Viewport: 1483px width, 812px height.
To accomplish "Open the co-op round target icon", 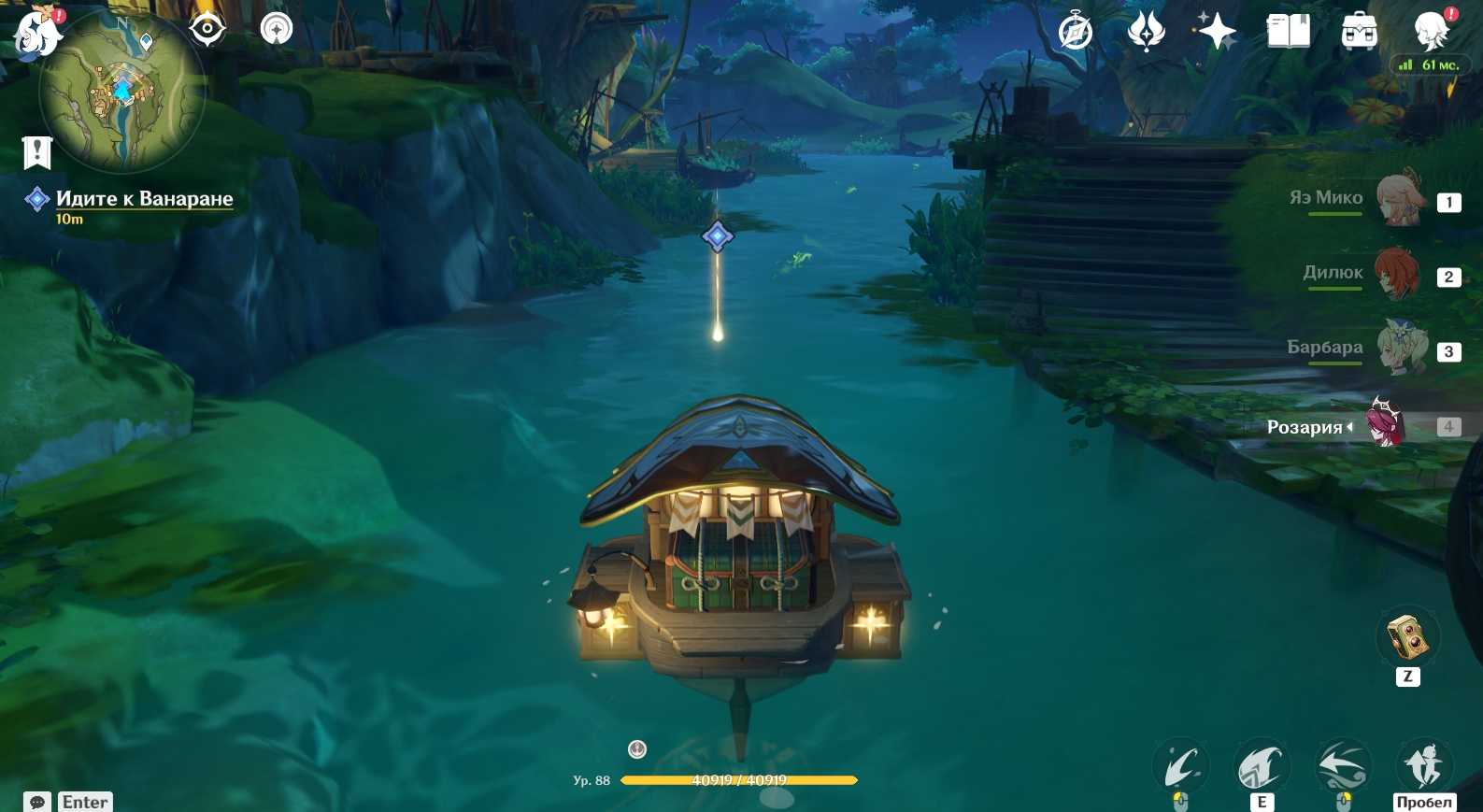I will click(277, 29).
